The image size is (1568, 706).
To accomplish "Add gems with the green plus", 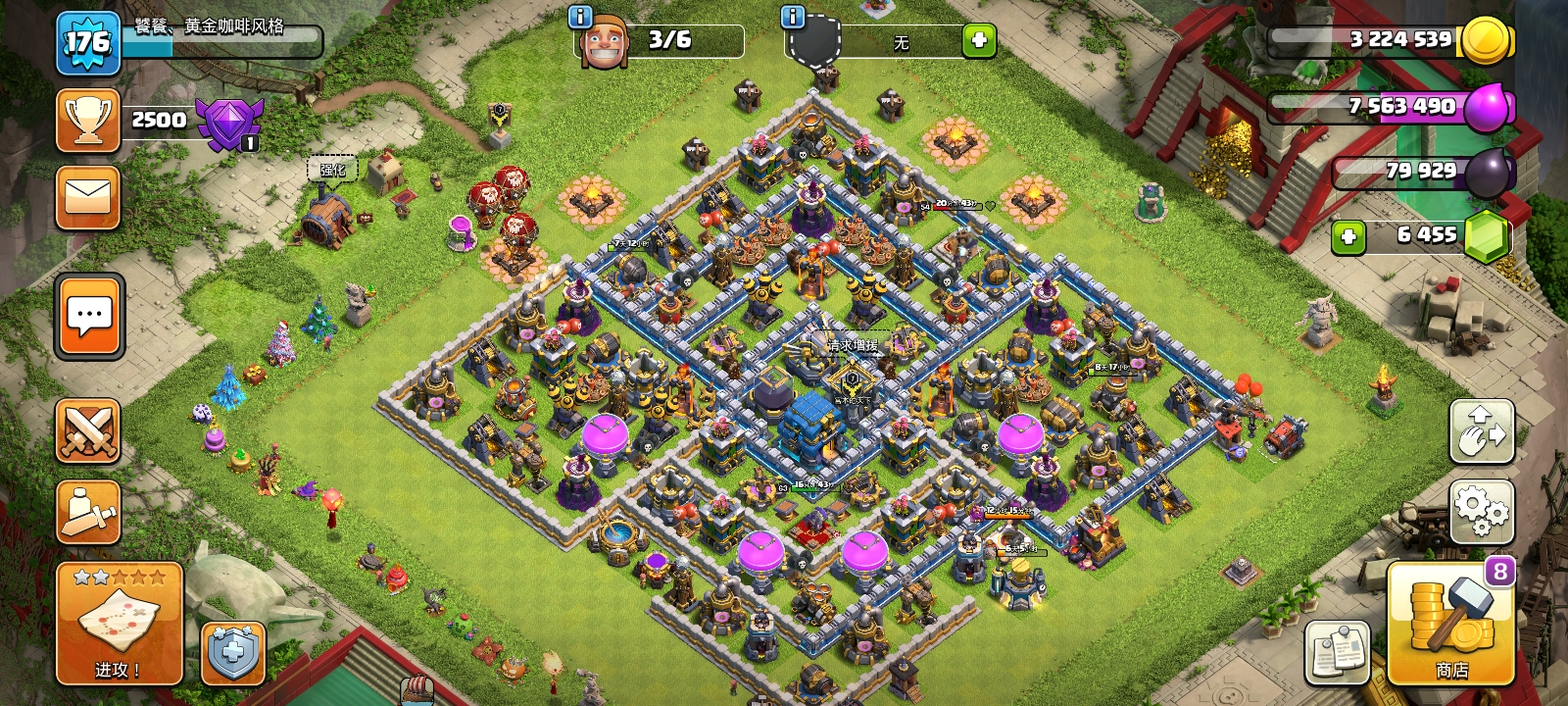I will click(x=1348, y=236).
